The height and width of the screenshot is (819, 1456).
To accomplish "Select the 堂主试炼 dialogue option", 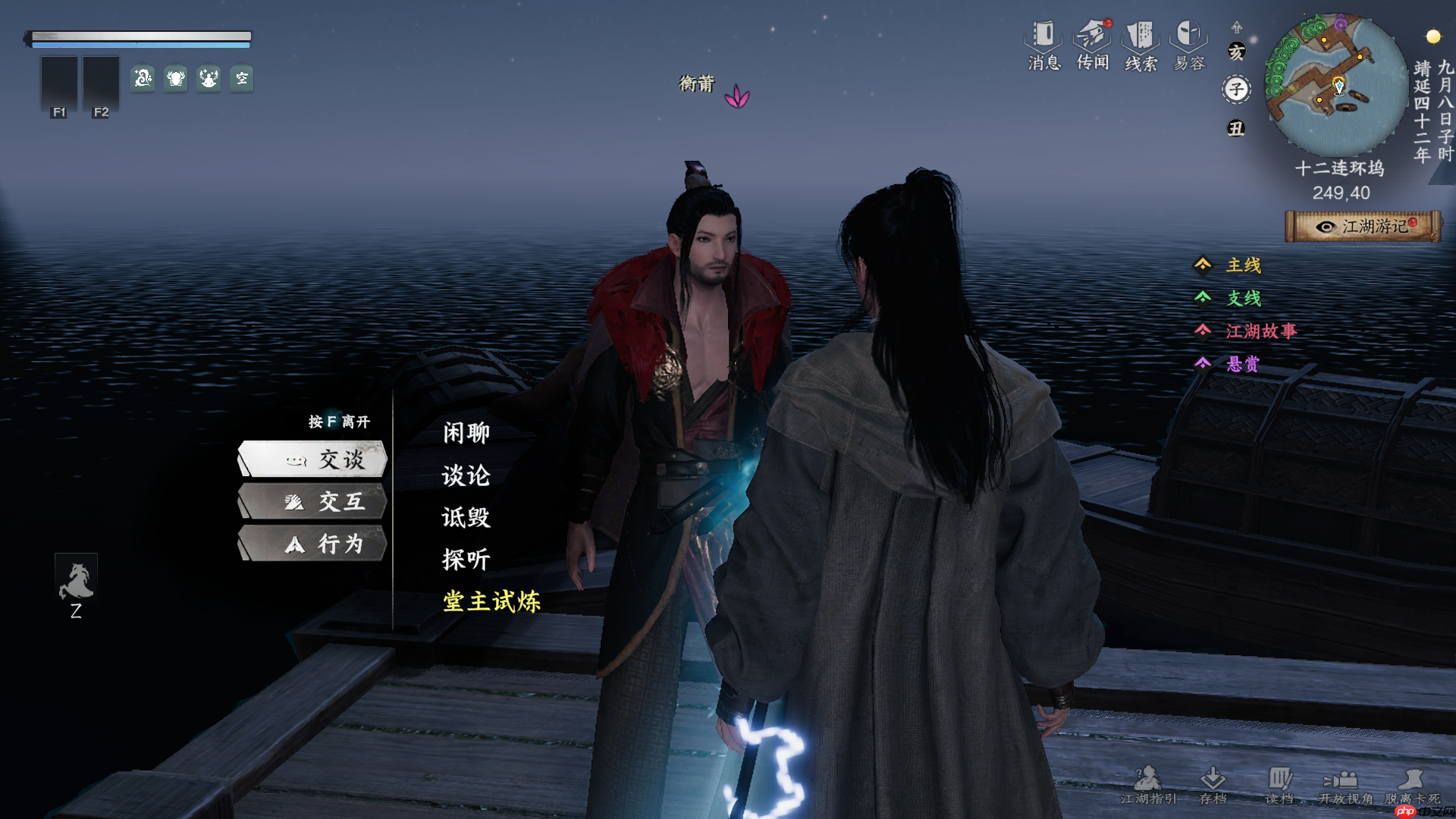I will tap(491, 601).
